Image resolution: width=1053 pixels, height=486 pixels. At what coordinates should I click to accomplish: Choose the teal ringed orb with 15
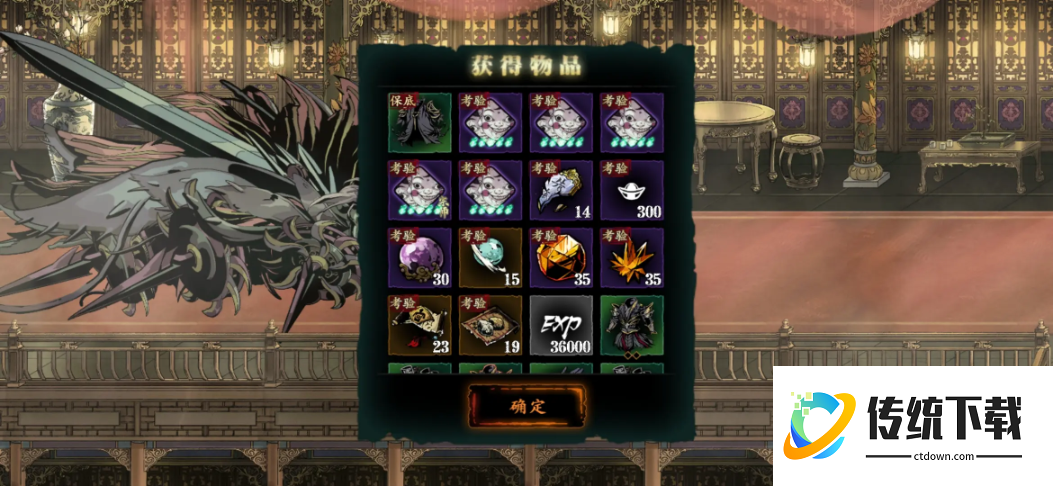[x=487, y=256]
